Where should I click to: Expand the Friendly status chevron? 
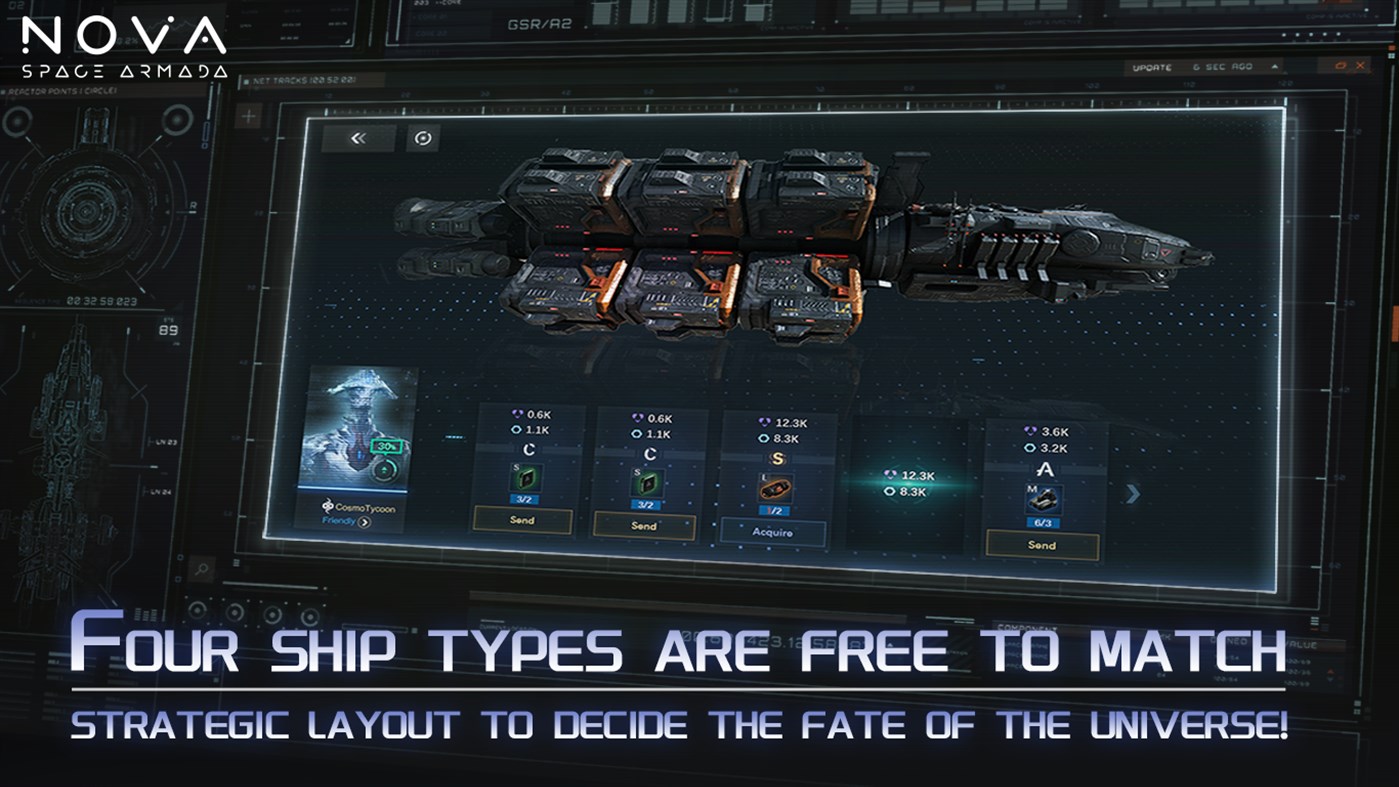[x=364, y=523]
